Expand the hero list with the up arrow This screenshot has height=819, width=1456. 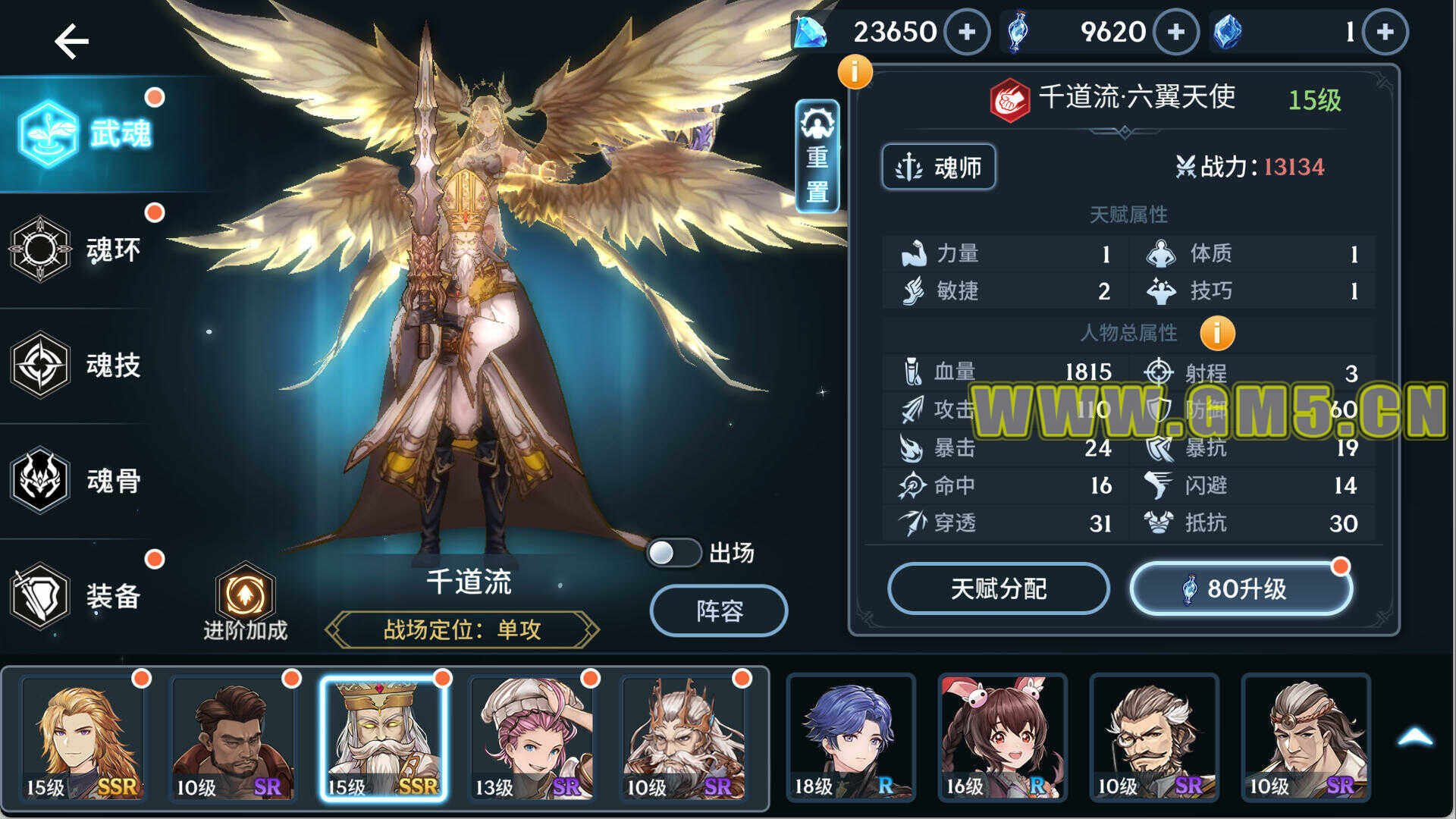point(1414,737)
